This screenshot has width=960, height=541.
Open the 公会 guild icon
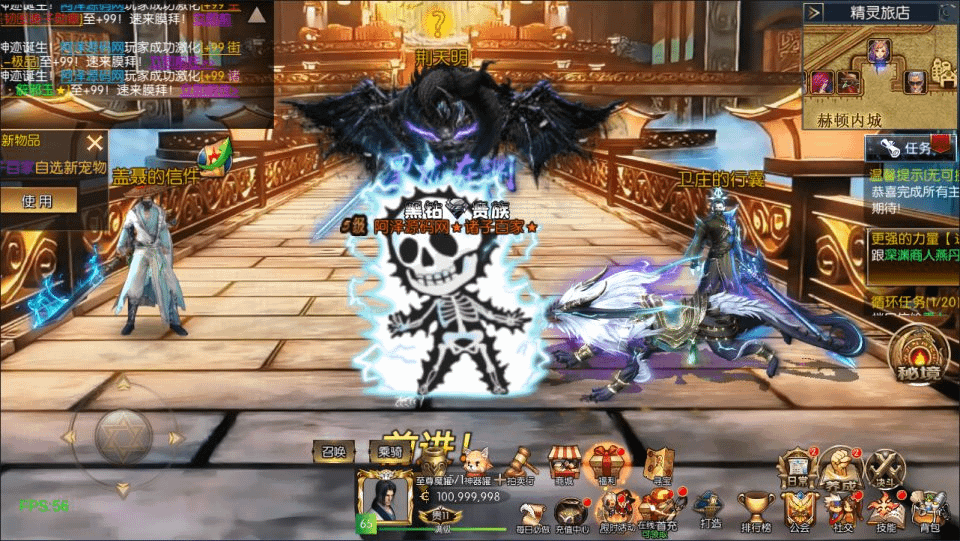point(799,510)
